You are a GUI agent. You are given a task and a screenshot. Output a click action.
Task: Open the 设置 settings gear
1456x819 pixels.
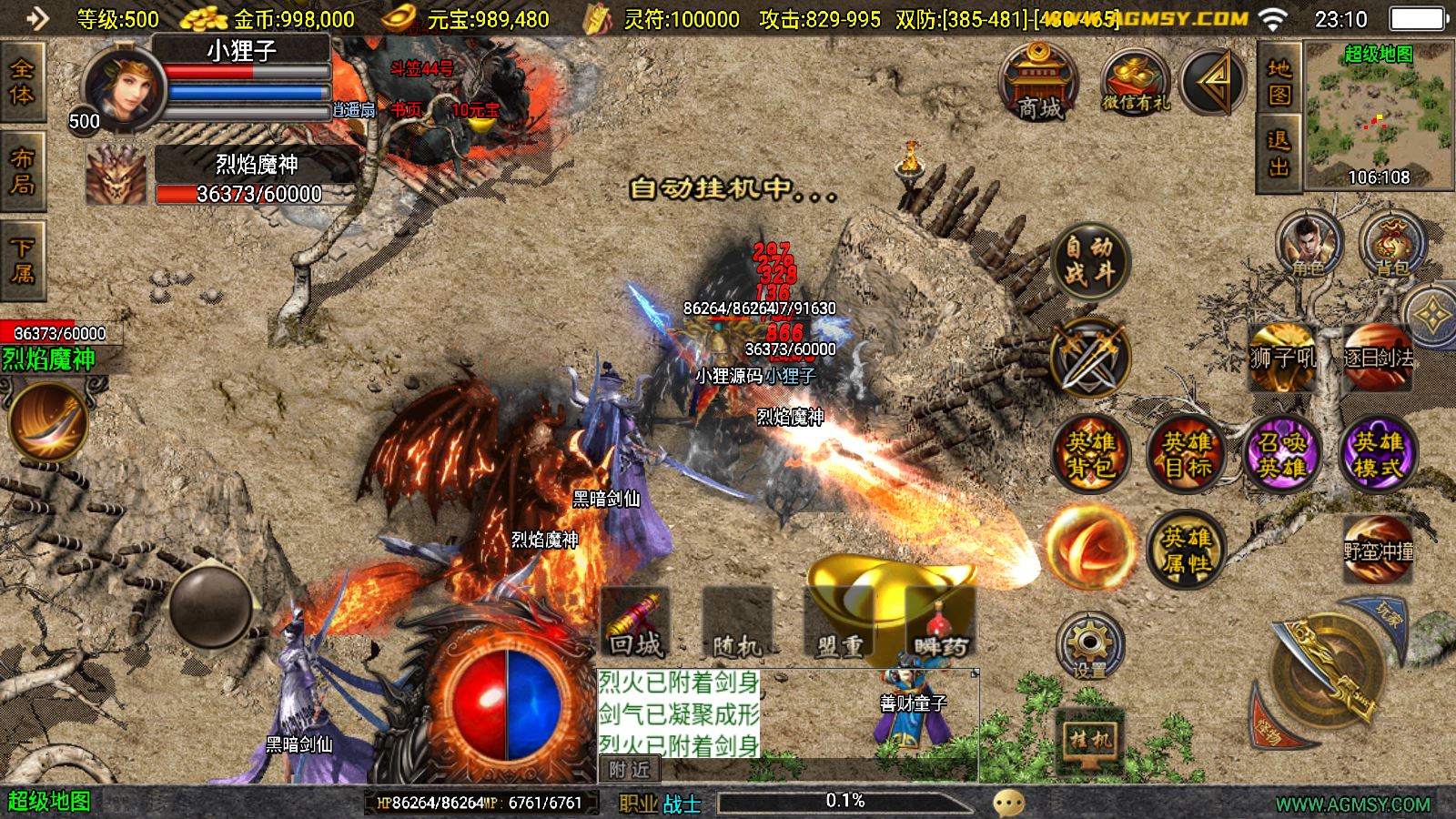pyautogui.click(x=1089, y=647)
